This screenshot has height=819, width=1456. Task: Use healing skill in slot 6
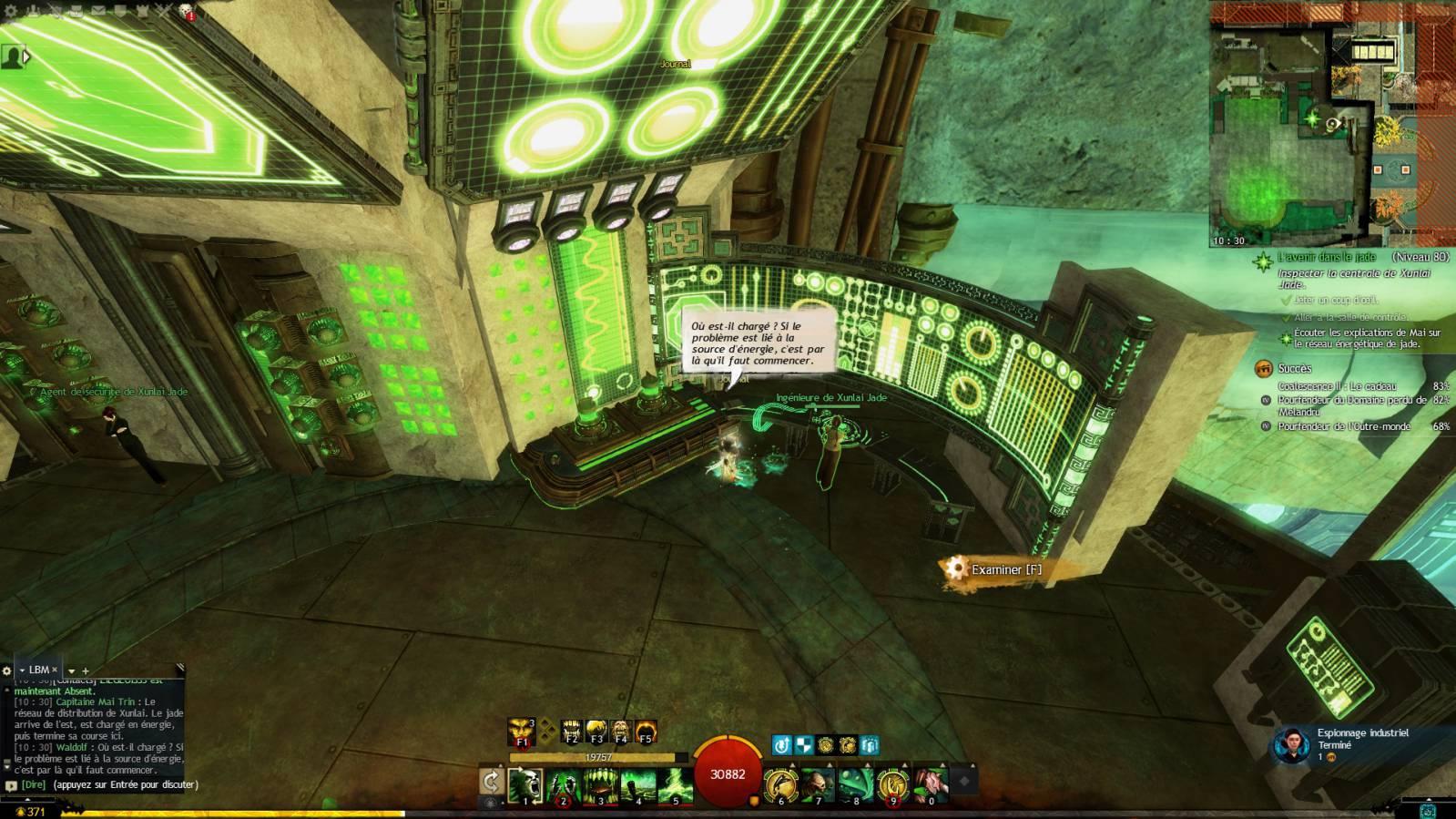(x=780, y=784)
